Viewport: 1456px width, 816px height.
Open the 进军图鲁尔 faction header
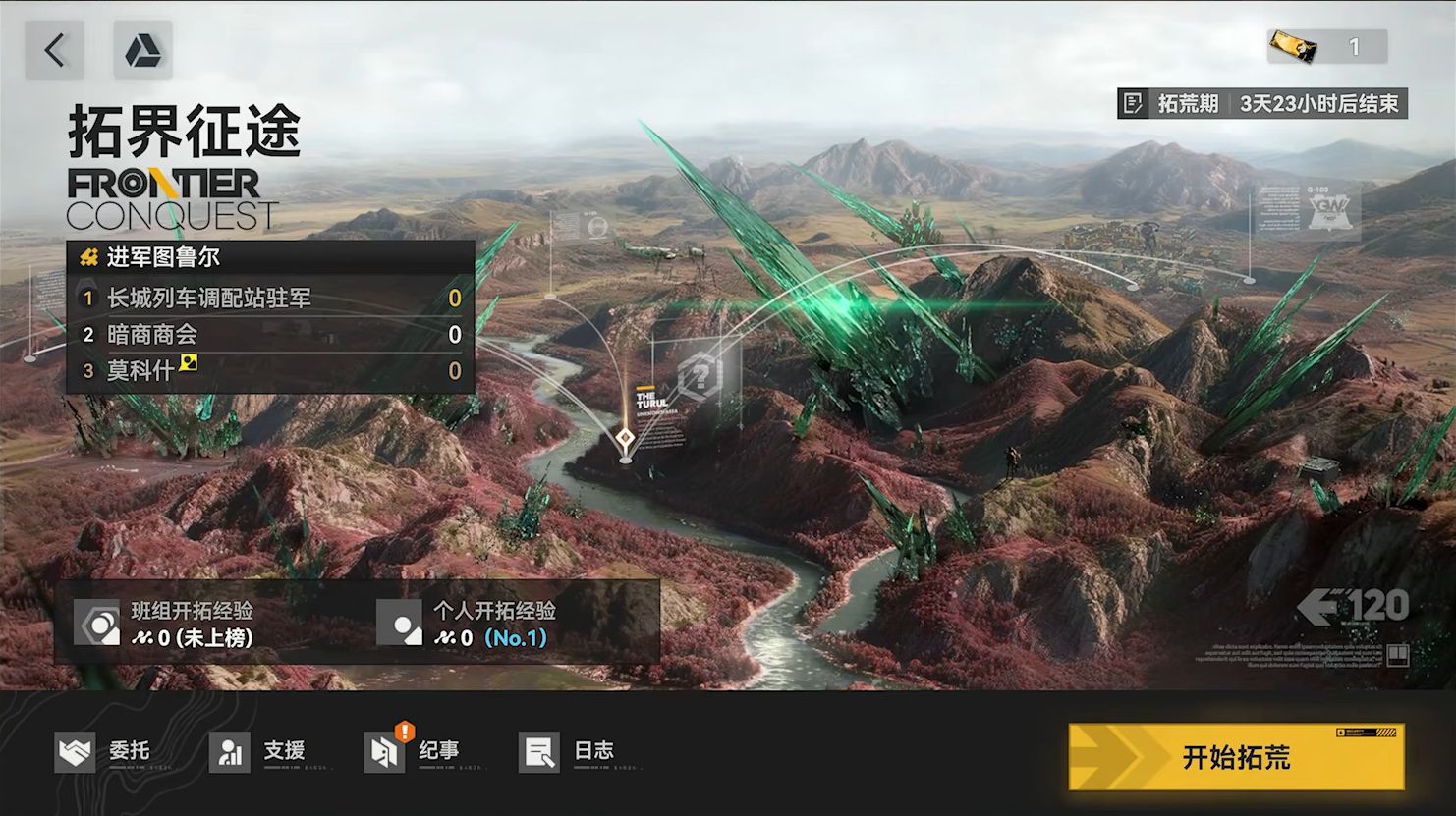point(270,257)
